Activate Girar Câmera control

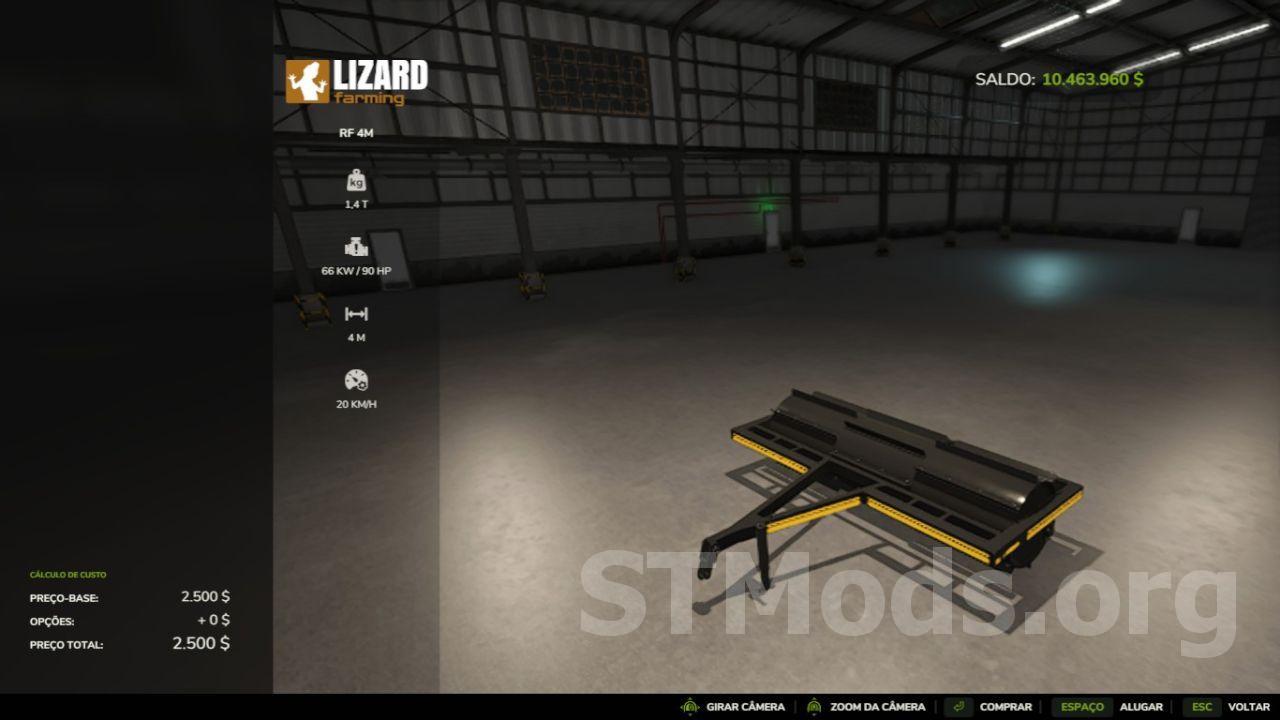click(745, 706)
